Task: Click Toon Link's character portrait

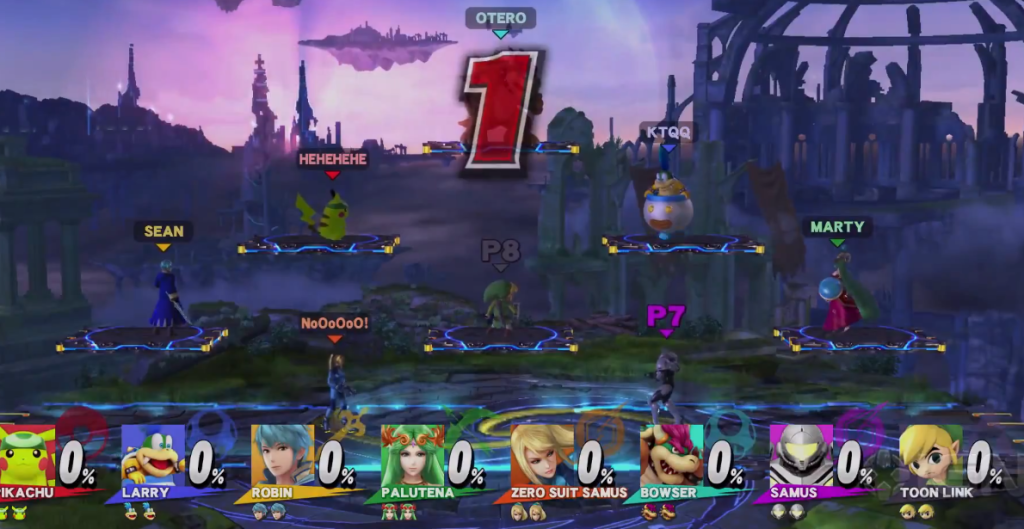Action: point(930,456)
